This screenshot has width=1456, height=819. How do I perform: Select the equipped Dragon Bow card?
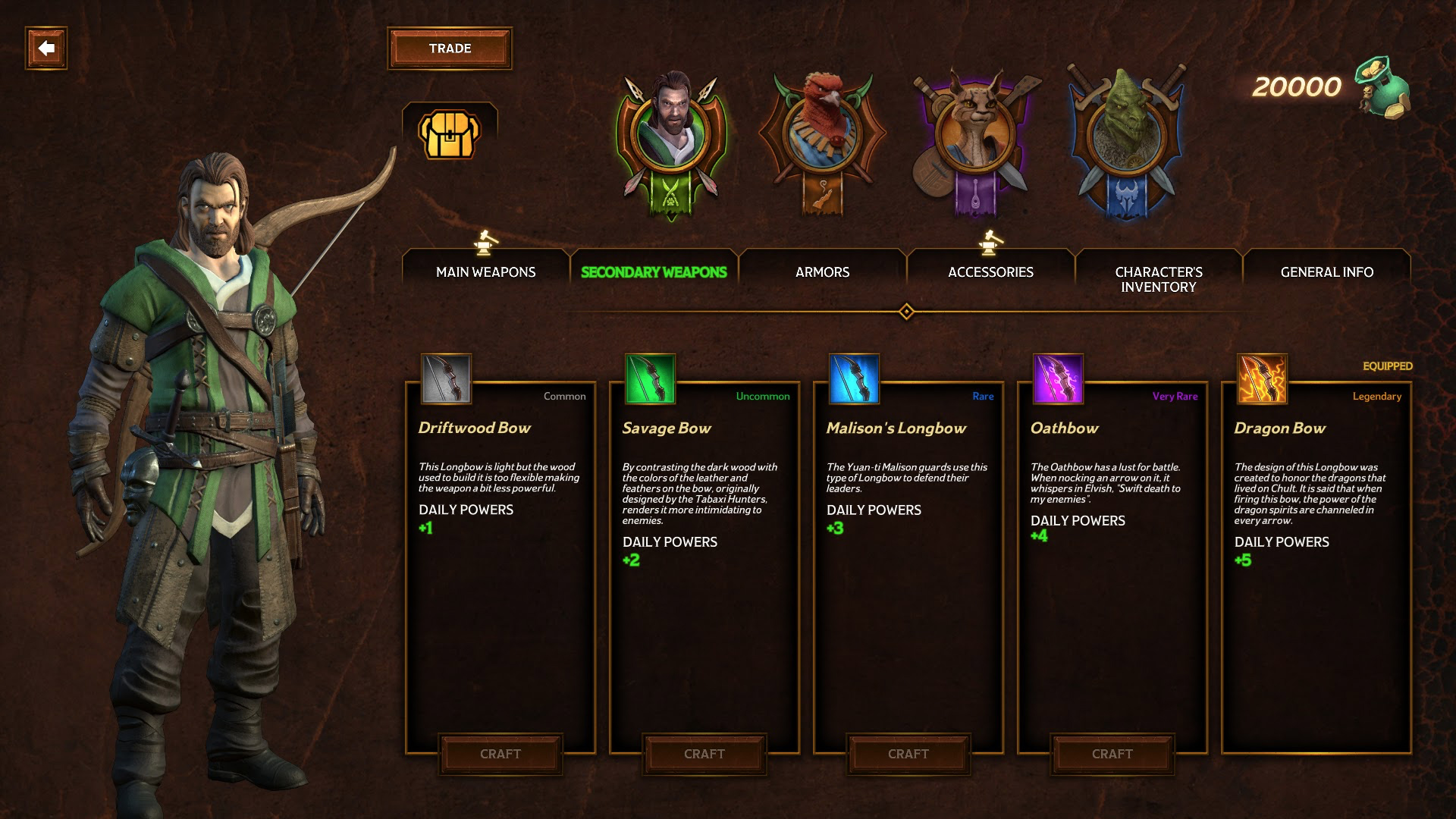(x=1316, y=569)
